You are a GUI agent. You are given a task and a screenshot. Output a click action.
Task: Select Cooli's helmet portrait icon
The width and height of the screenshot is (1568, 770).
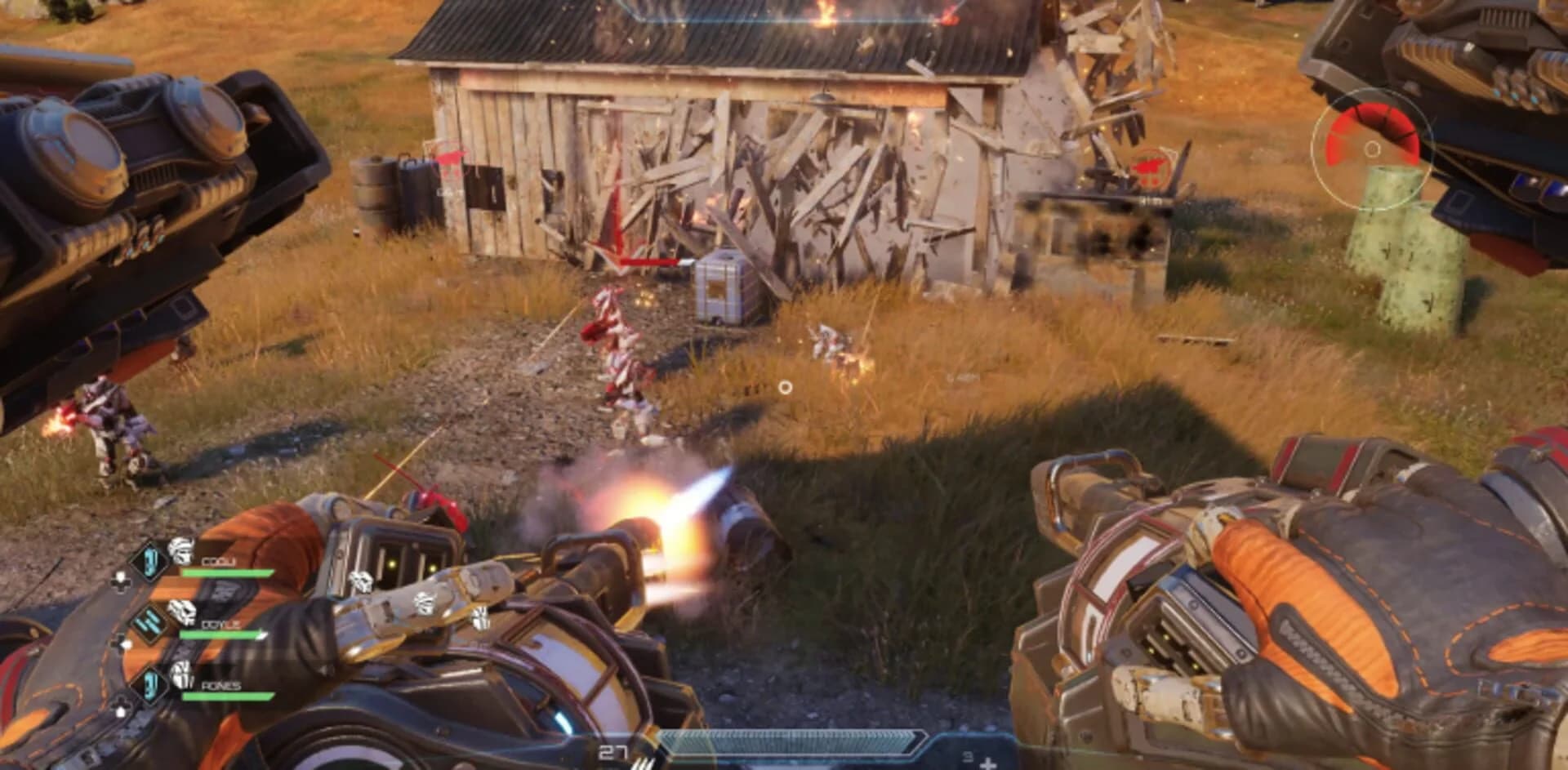pos(180,550)
